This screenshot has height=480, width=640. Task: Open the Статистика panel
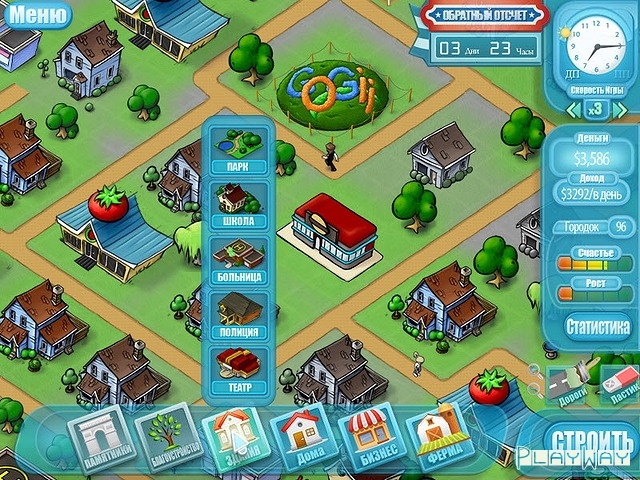pos(598,326)
